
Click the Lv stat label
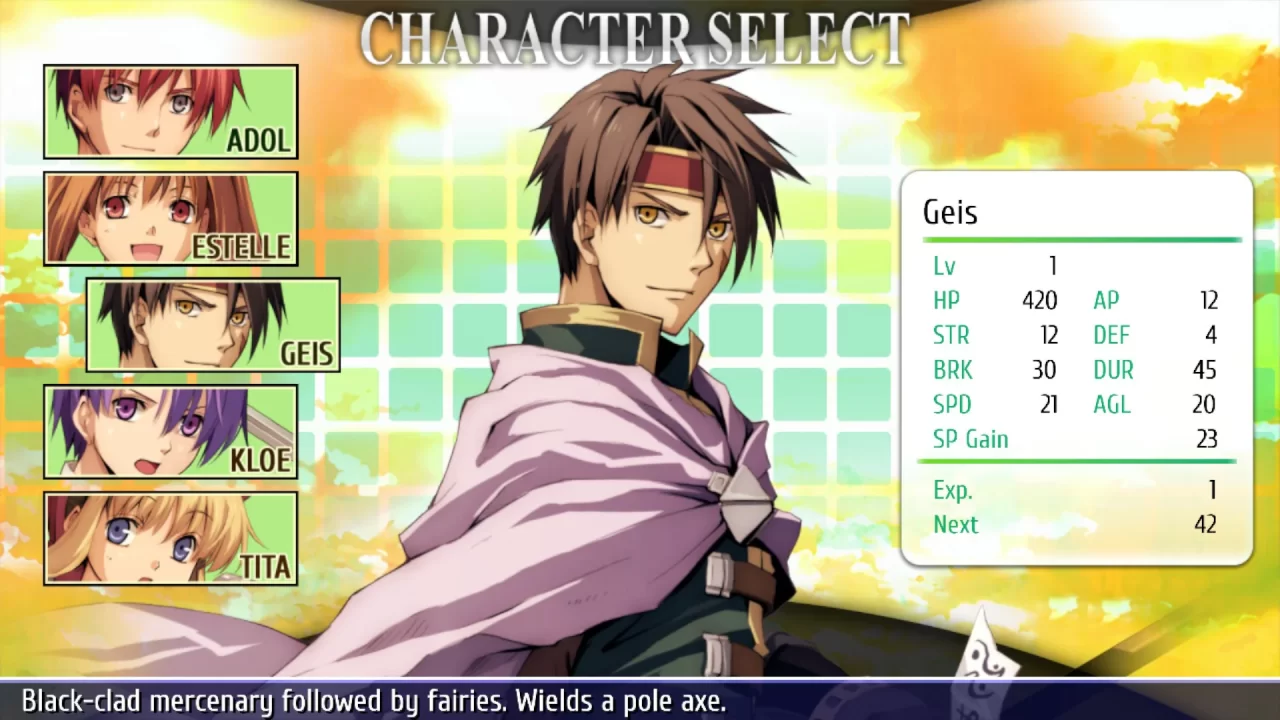pyautogui.click(x=943, y=266)
